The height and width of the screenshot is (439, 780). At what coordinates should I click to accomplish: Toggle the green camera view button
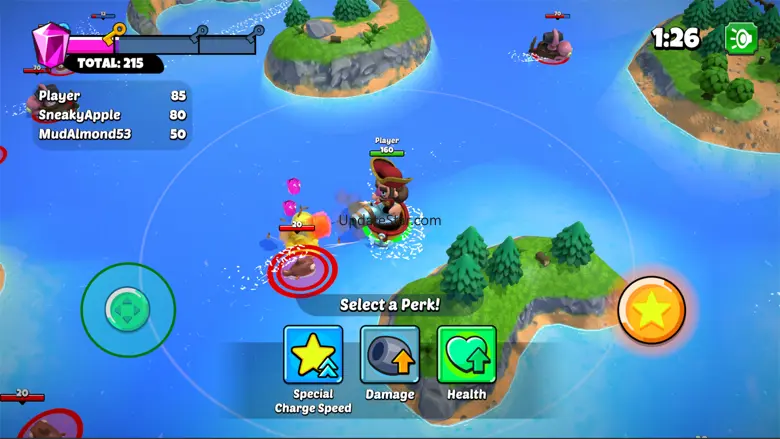(741, 38)
